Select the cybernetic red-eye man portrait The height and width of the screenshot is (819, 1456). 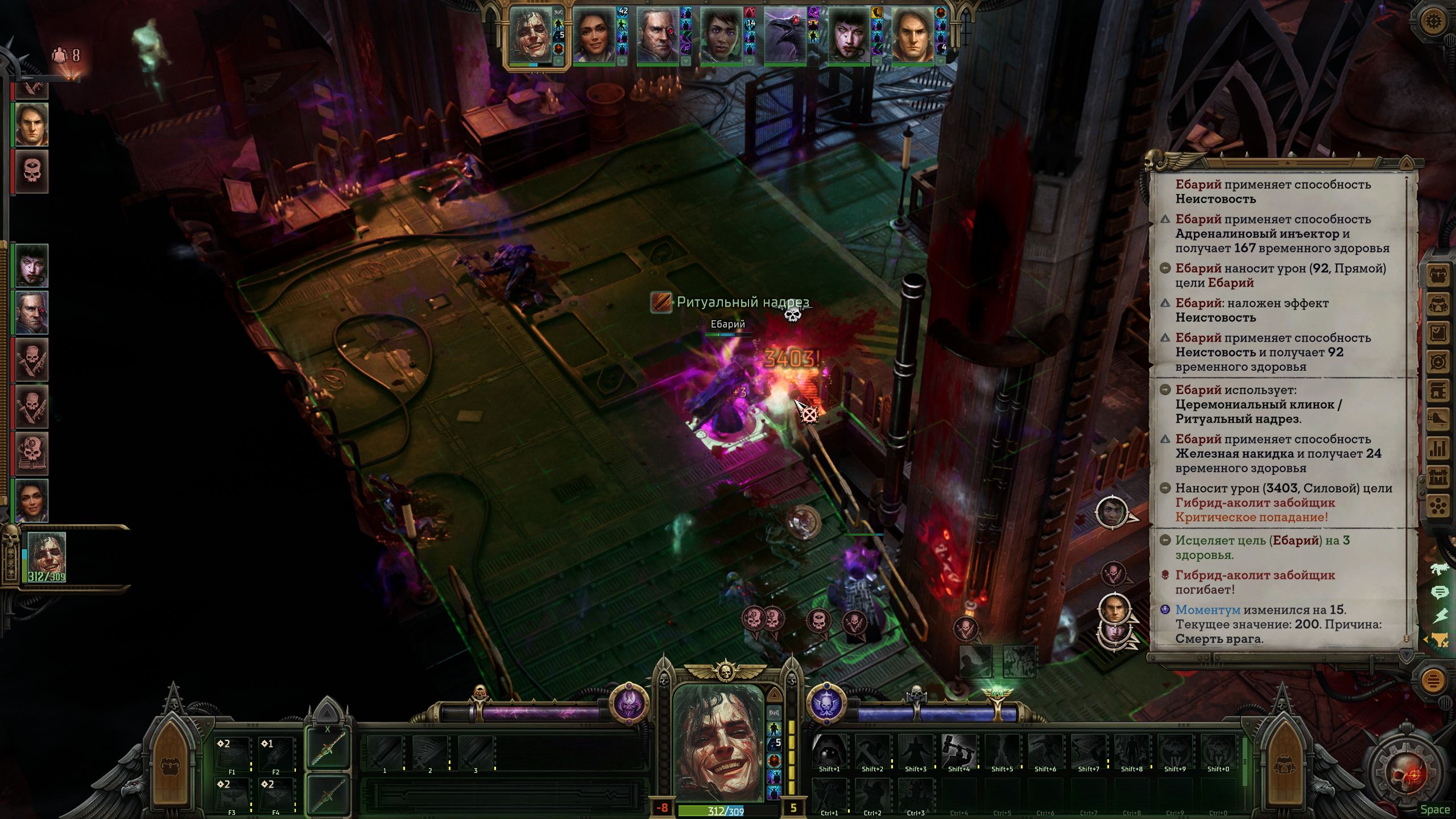658,35
